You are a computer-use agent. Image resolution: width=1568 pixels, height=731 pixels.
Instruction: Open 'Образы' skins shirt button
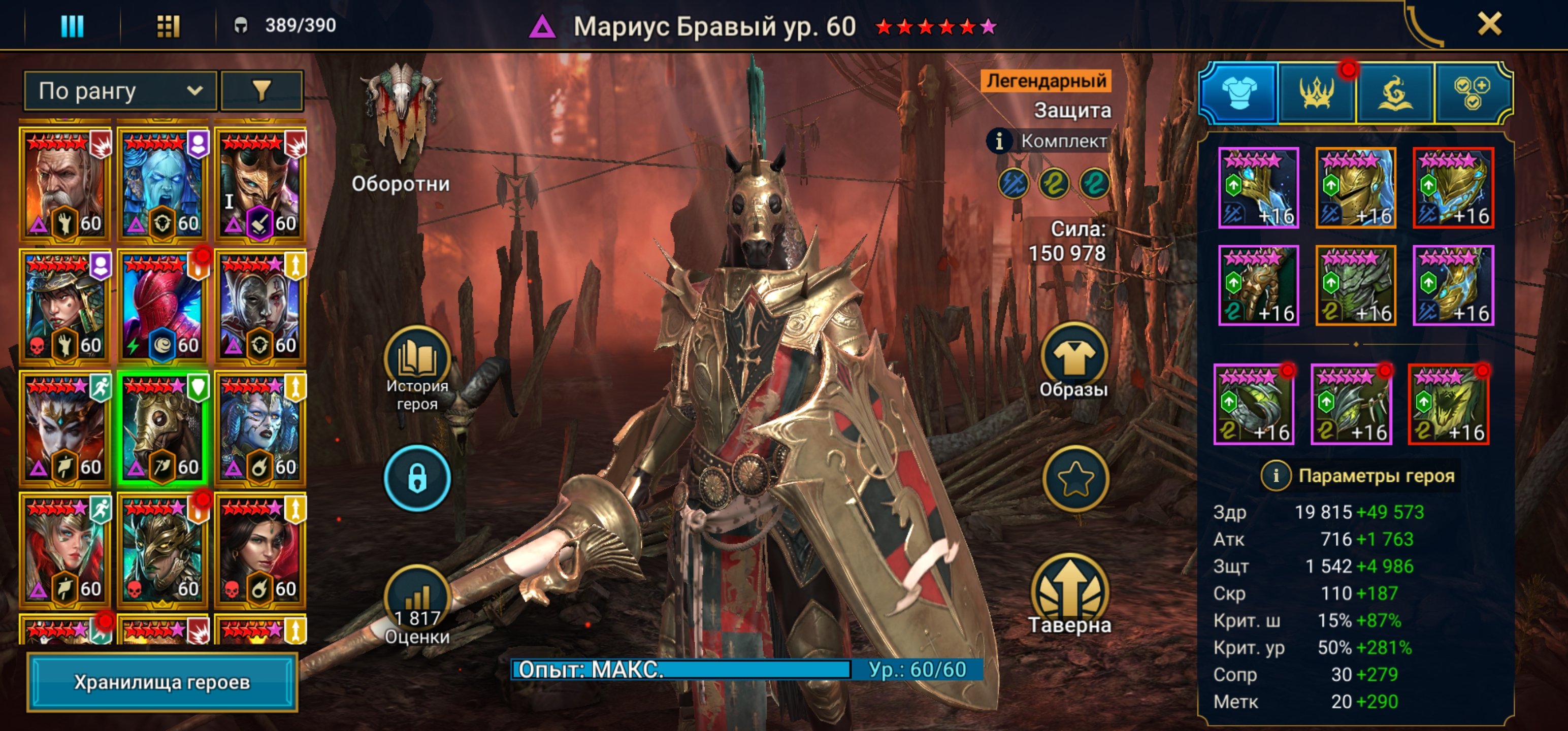click(x=1074, y=356)
